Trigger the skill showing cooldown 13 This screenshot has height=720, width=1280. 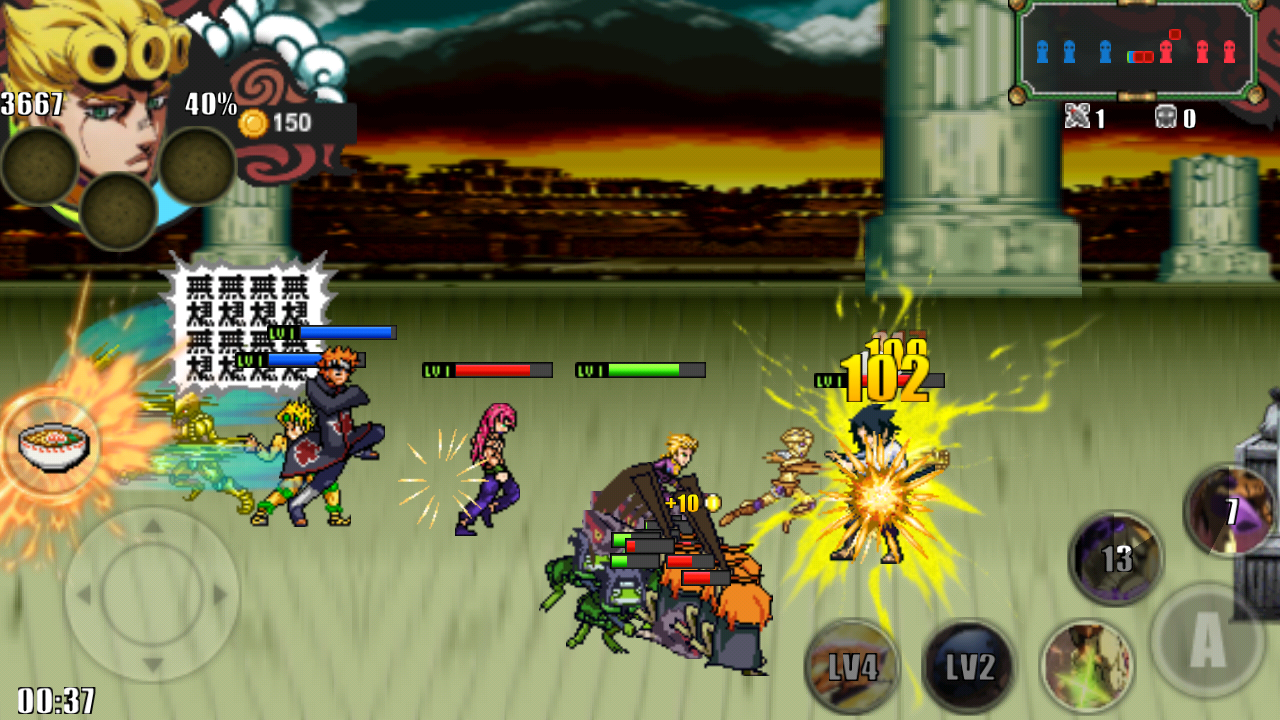click(1116, 558)
